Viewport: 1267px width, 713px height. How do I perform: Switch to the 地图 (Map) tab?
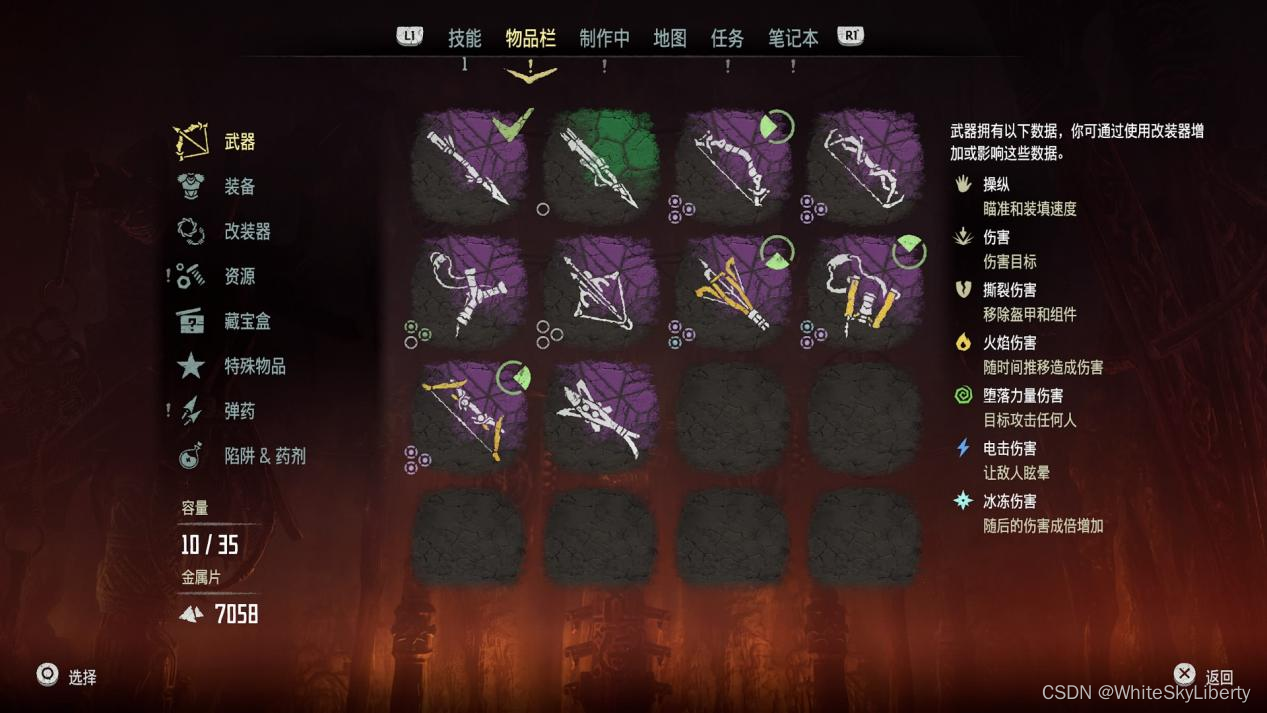pyautogui.click(x=669, y=38)
